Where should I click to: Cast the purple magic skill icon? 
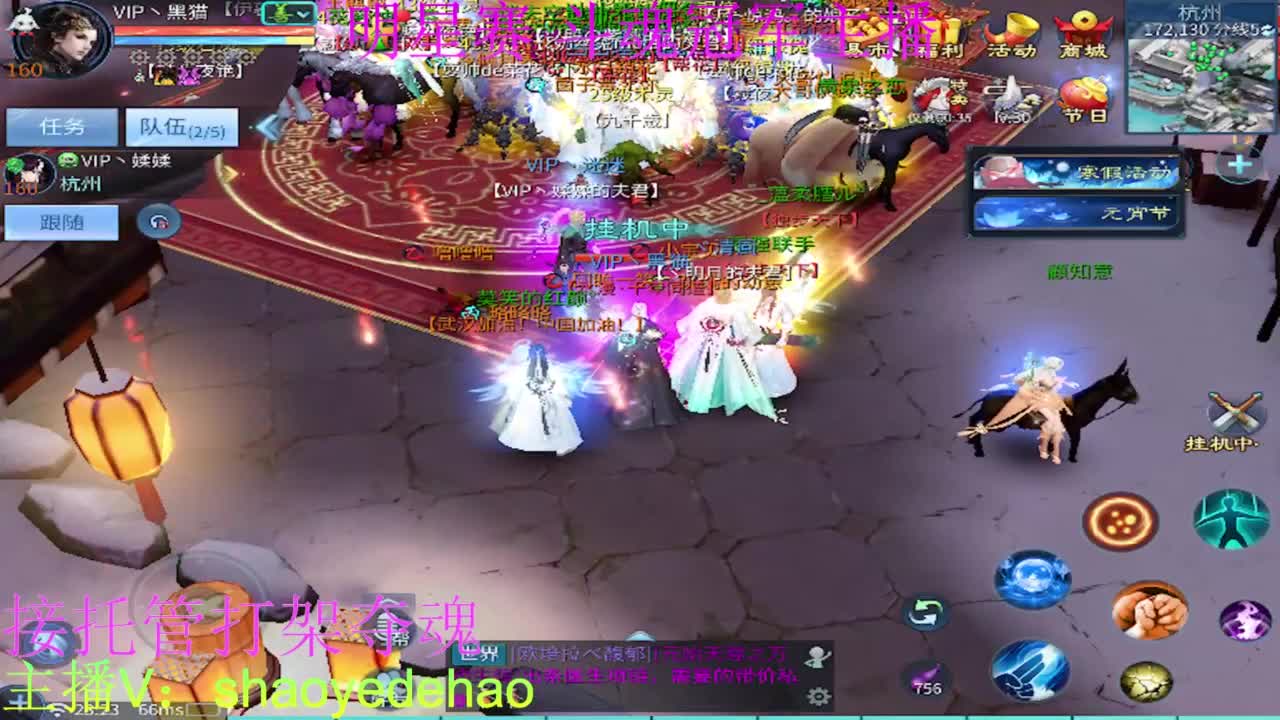coord(1245,618)
